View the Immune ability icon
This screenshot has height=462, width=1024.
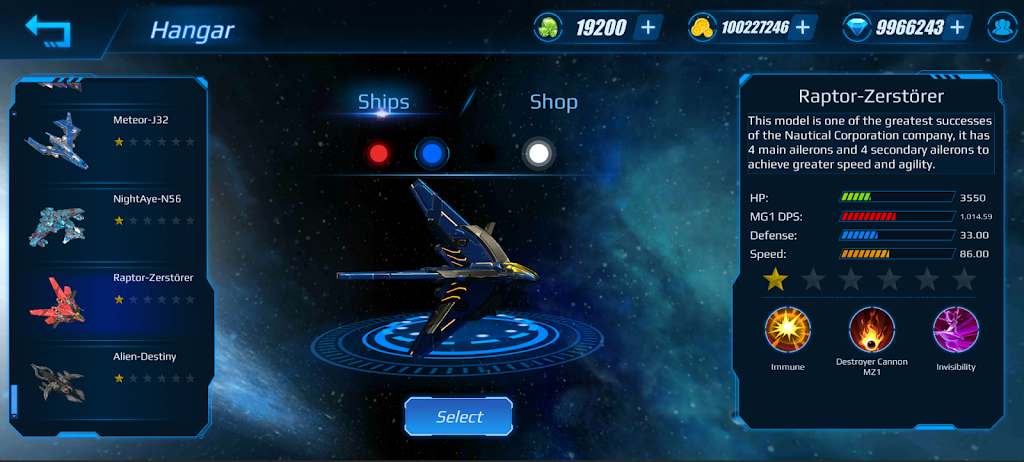[x=787, y=330]
